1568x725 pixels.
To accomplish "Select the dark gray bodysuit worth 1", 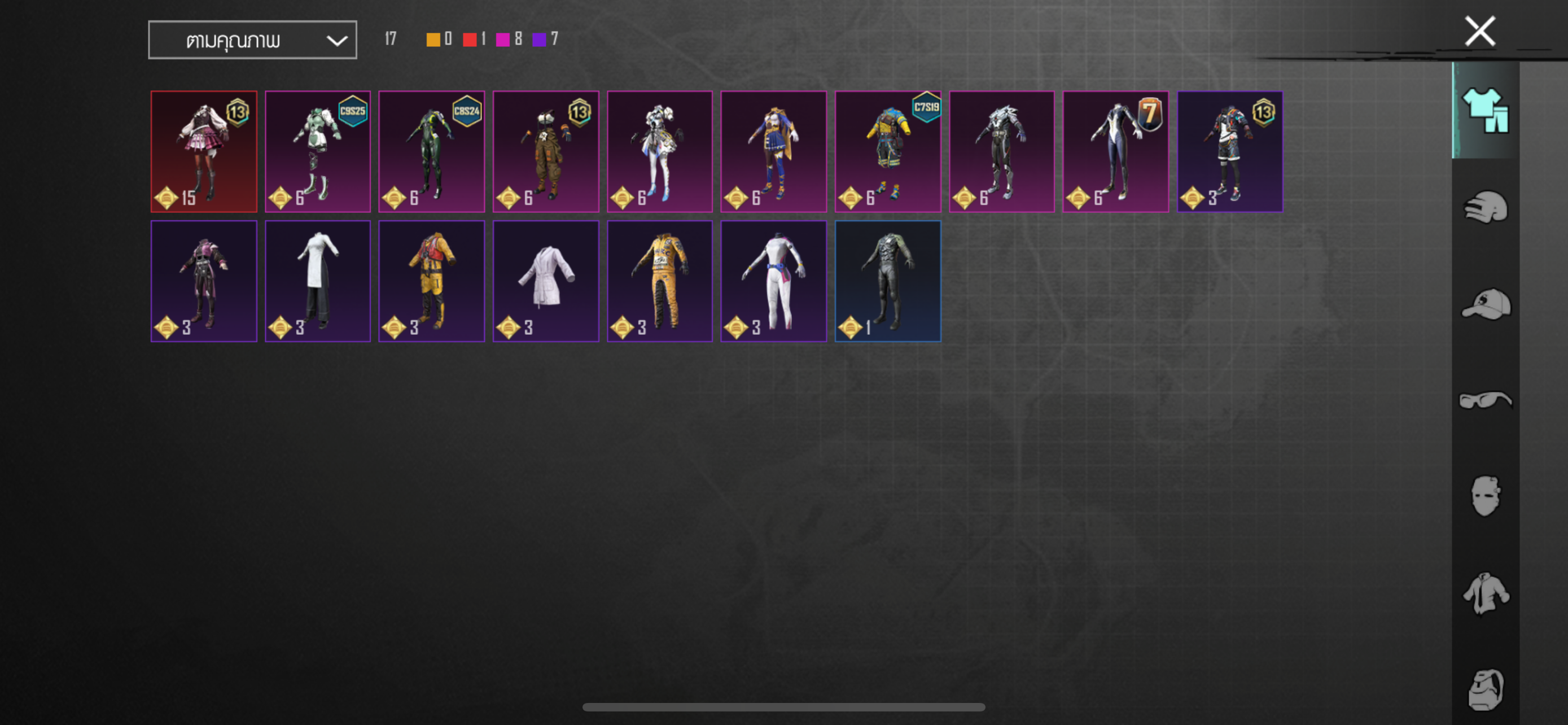I will [x=887, y=281].
